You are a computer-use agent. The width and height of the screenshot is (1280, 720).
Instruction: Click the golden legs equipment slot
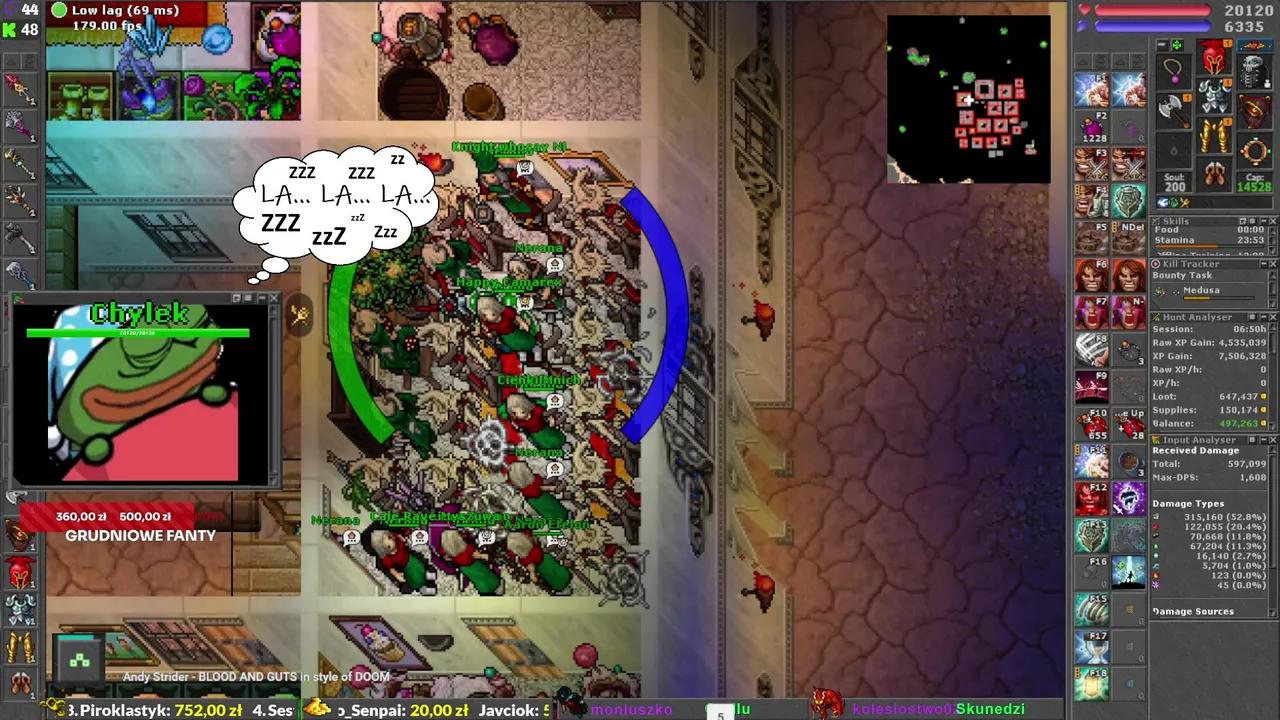(1216, 136)
